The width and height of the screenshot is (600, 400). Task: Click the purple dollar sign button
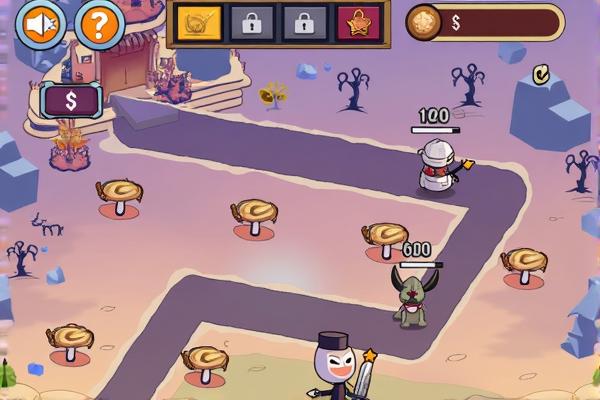pyautogui.click(x=72, y=100)
